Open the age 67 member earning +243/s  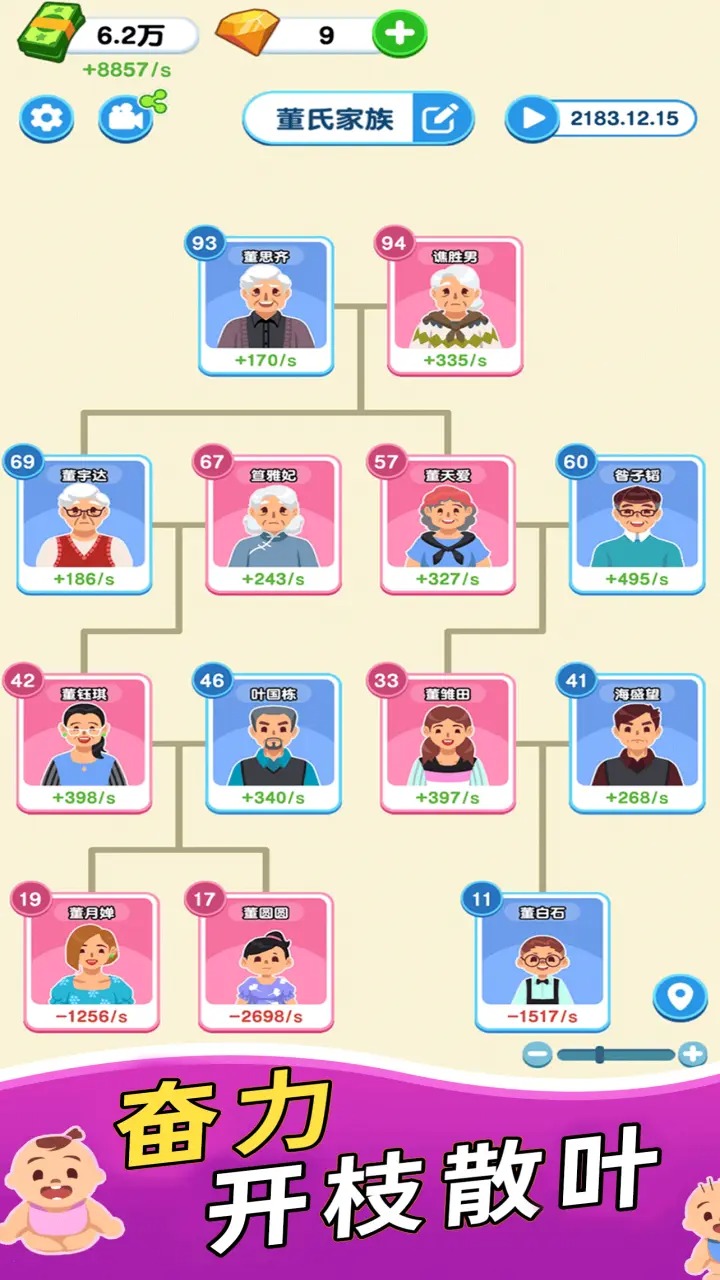click(x=274, y=525)
